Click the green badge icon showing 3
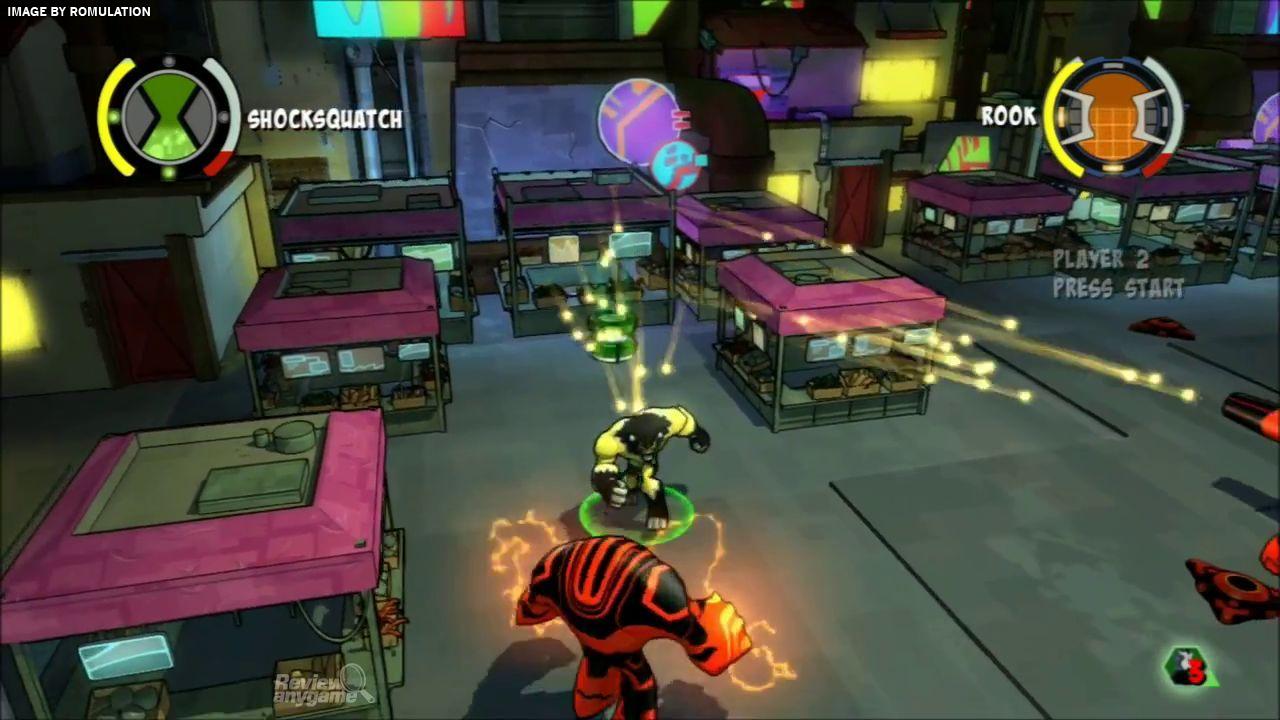The image size is (1280, 720). point(1191,668)
